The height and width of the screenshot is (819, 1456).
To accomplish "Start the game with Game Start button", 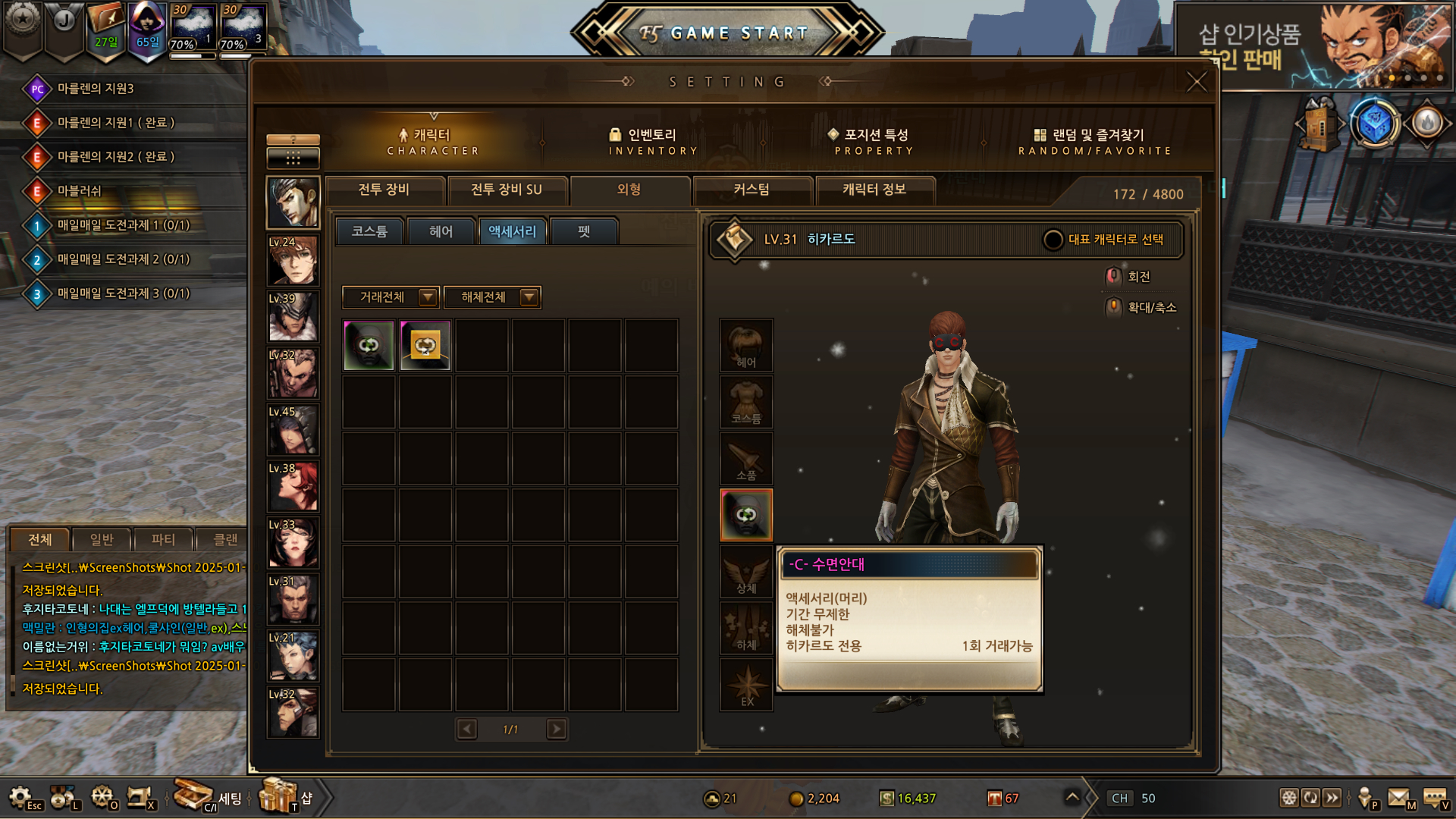I will (726, 33).
